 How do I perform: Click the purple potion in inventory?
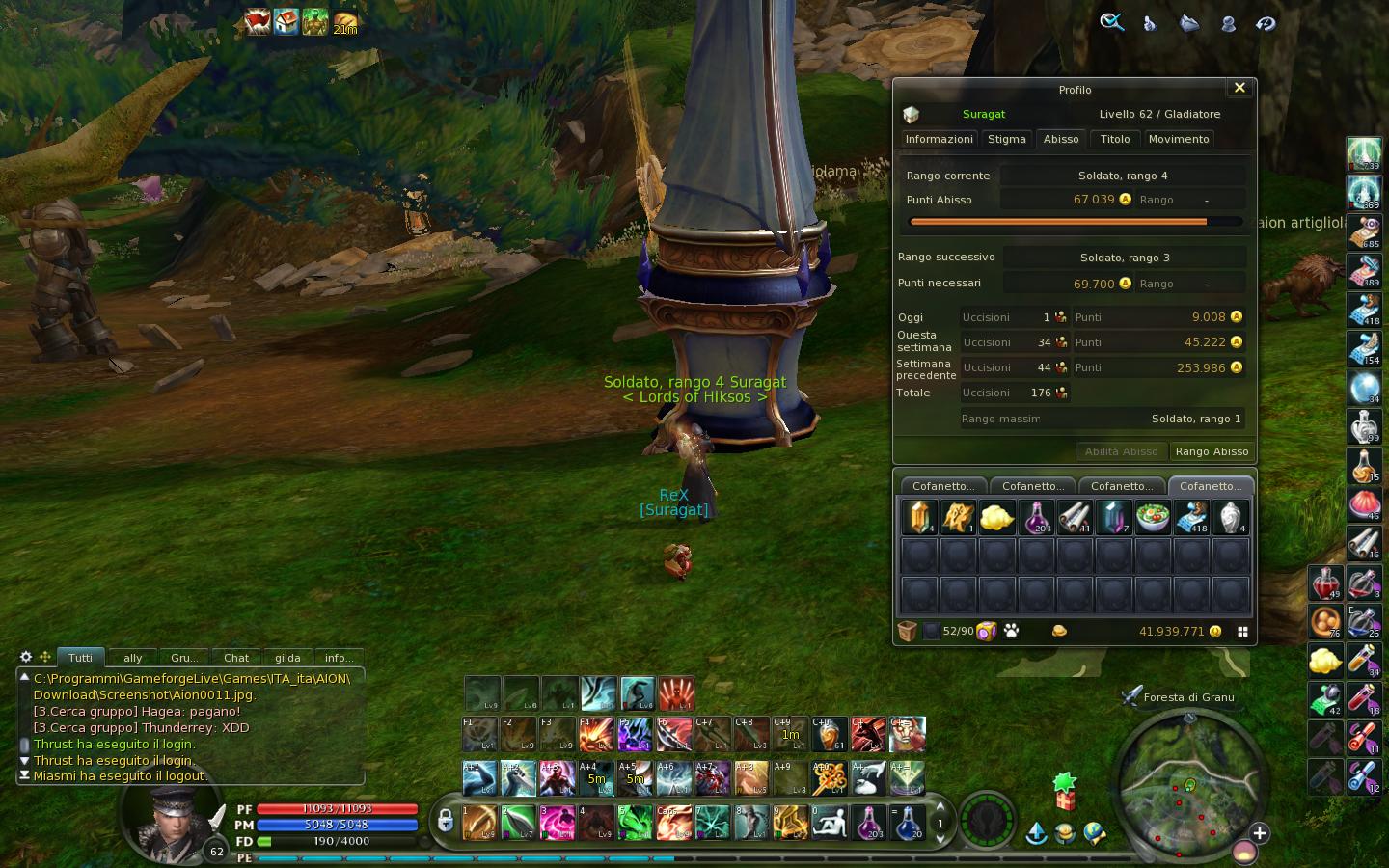(x=1036, y=518)
